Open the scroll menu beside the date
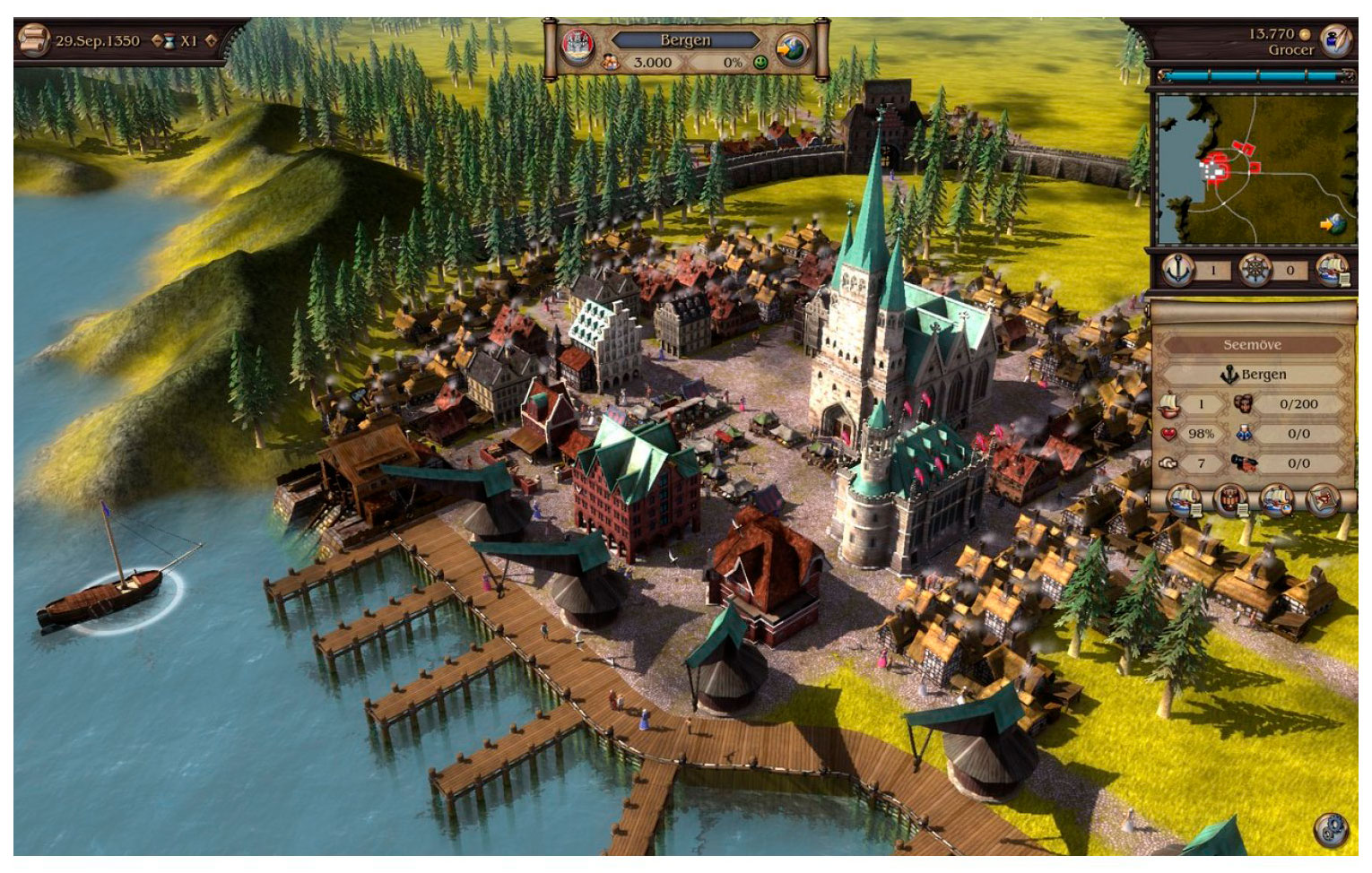 coord(33,40)
